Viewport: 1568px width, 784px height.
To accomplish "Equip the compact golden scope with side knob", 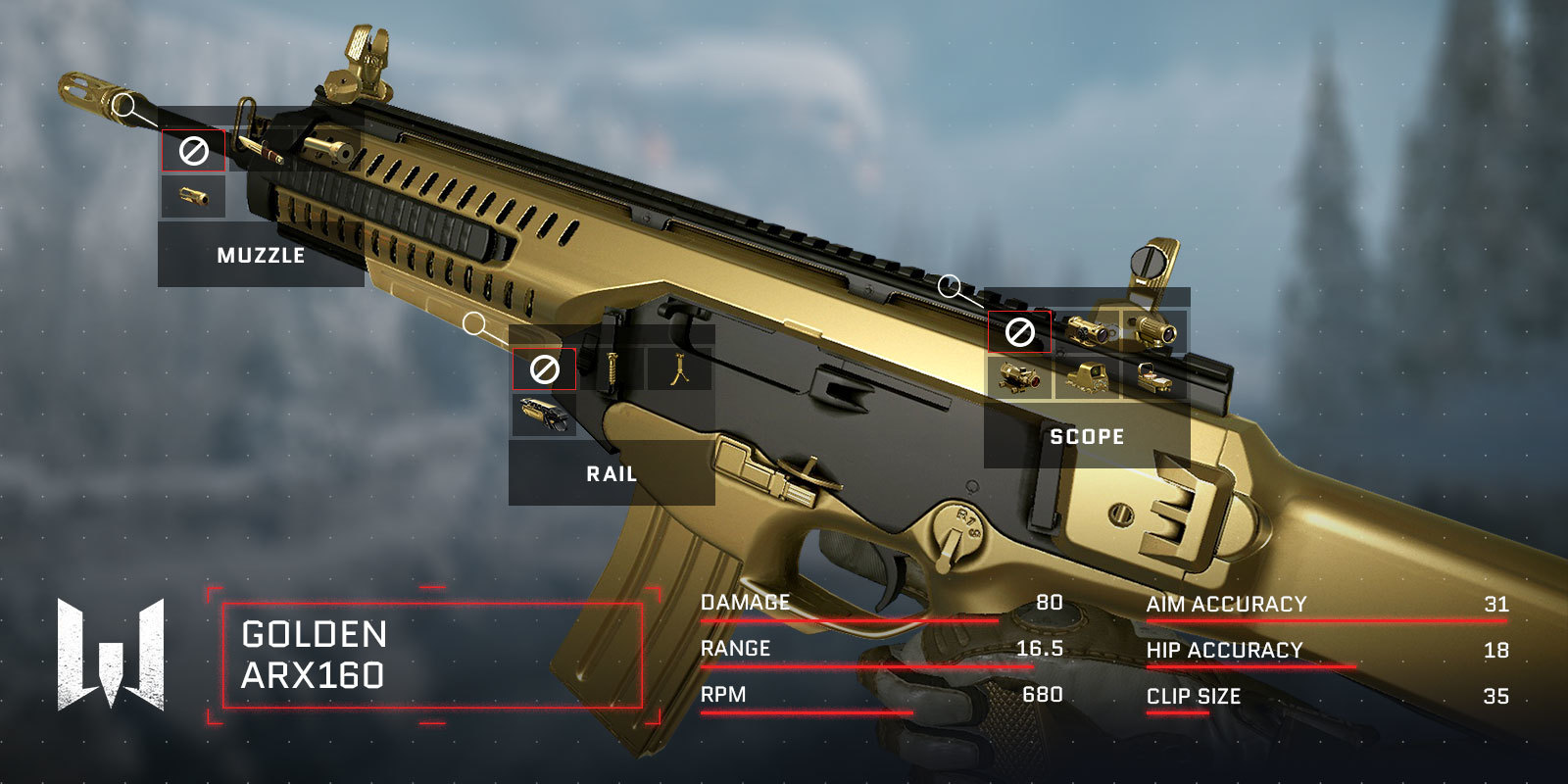I will 1087,332.
